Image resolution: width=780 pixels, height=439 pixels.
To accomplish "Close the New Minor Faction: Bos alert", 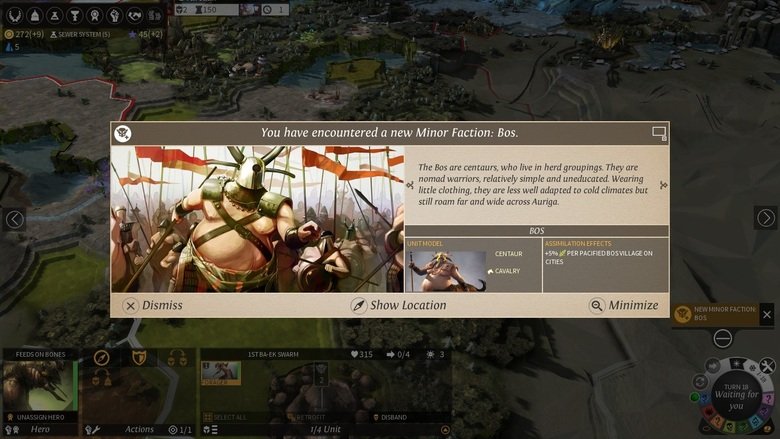I will pos(767,314).
